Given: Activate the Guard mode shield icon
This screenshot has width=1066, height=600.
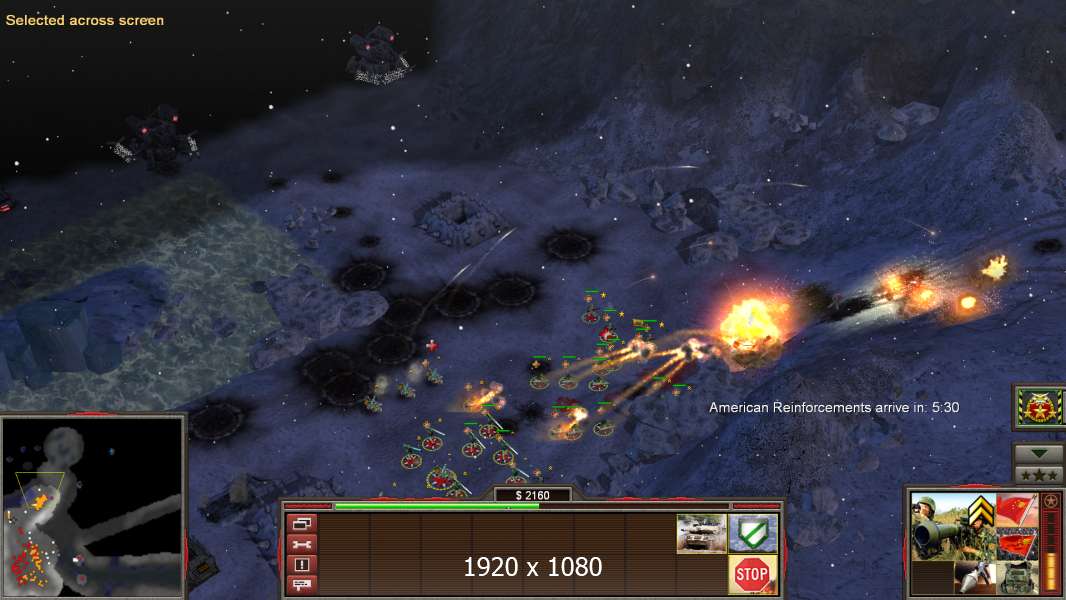Looking at the screenshot, I should 752,533.
